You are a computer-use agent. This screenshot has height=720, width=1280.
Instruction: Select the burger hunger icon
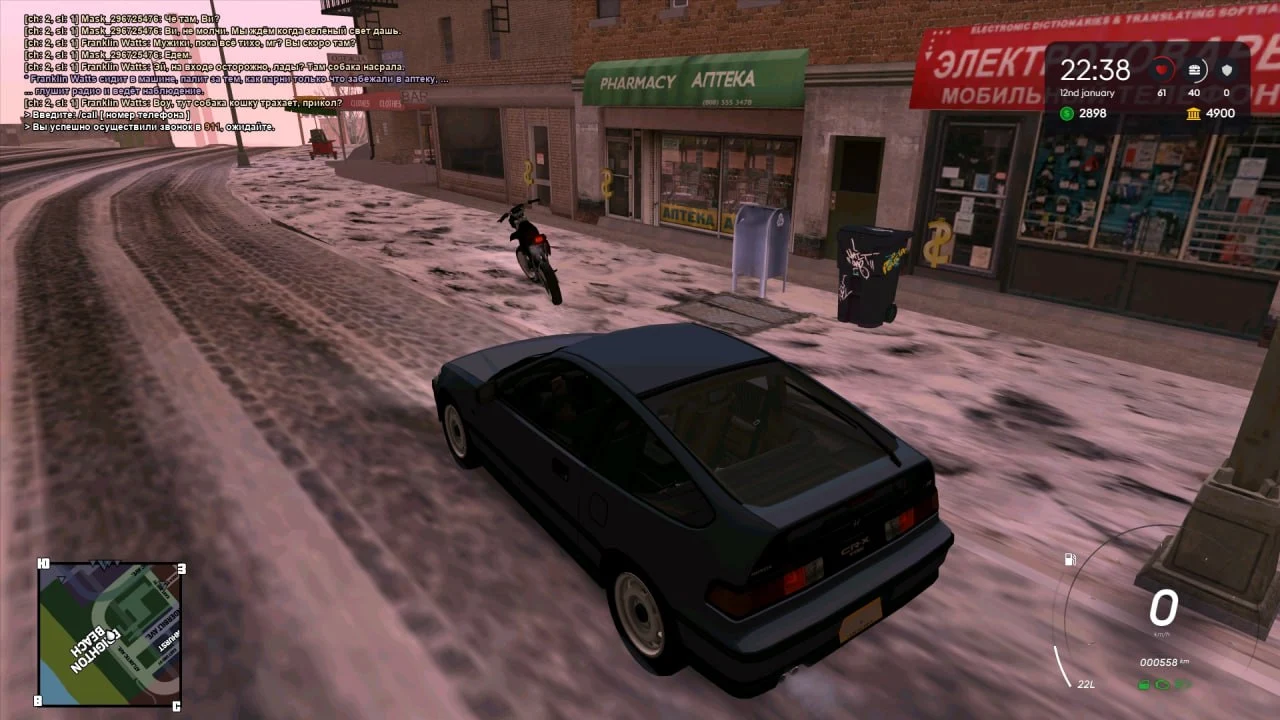[1194, 70]
